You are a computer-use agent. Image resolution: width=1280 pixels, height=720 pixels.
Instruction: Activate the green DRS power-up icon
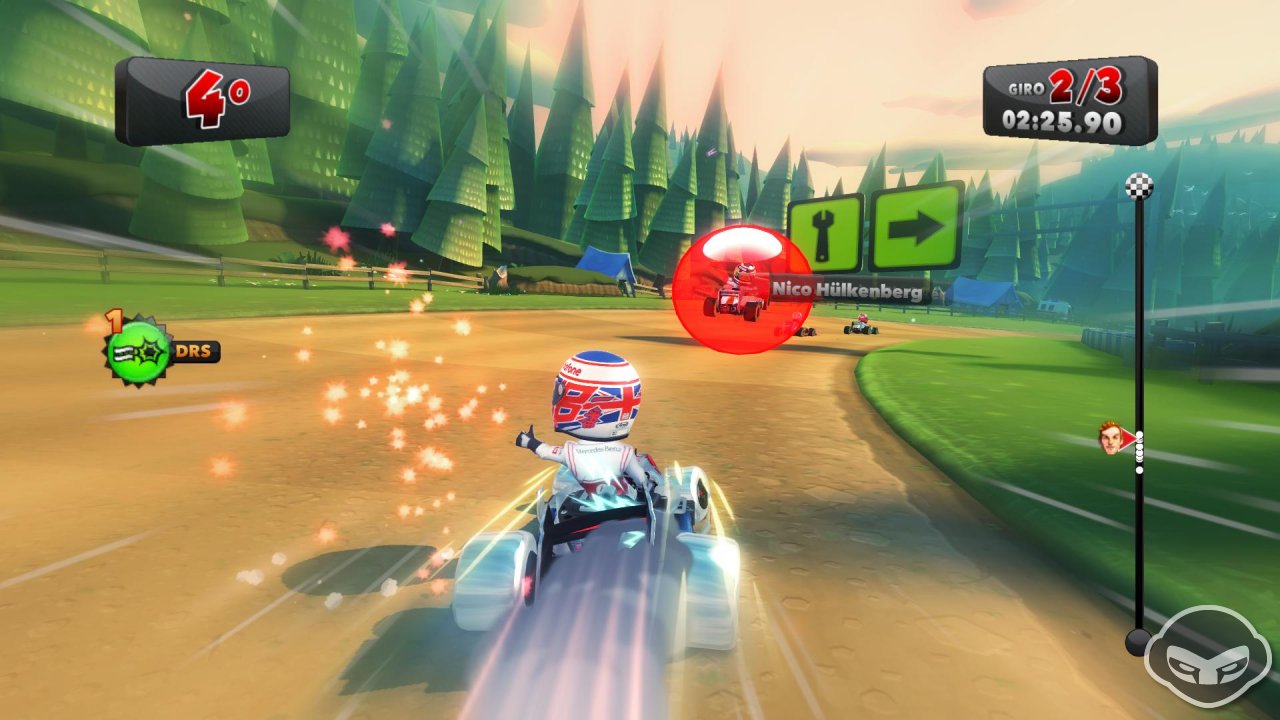139,353
